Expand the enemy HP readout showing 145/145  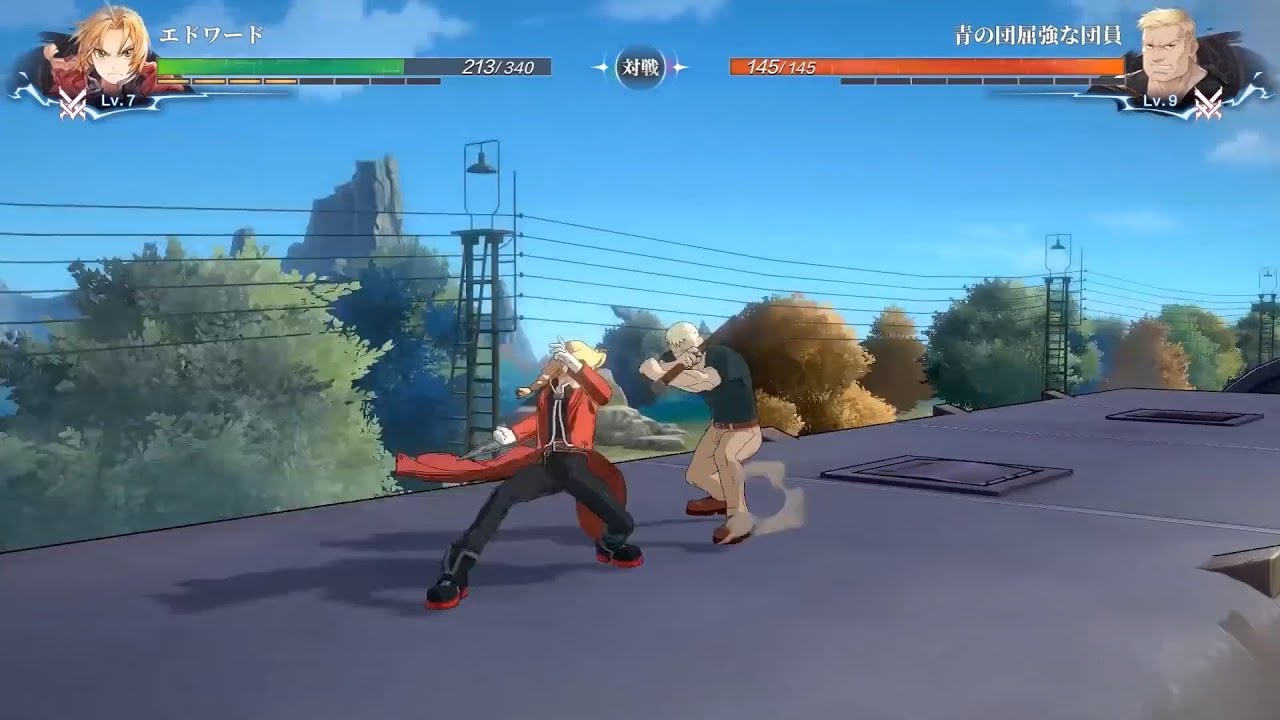pos(782,67)
